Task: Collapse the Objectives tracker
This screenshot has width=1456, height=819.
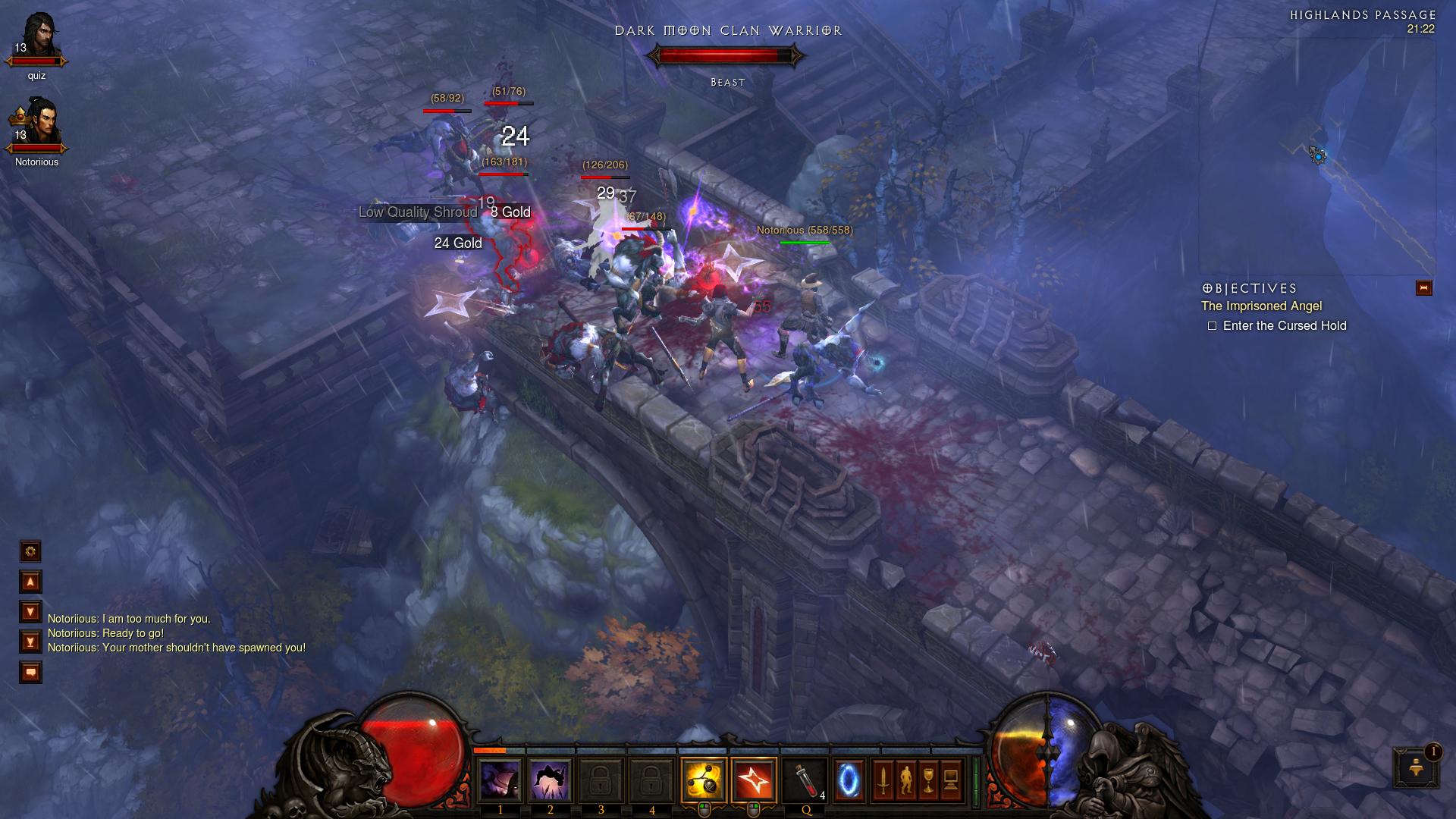Action: pos(1423,288)
